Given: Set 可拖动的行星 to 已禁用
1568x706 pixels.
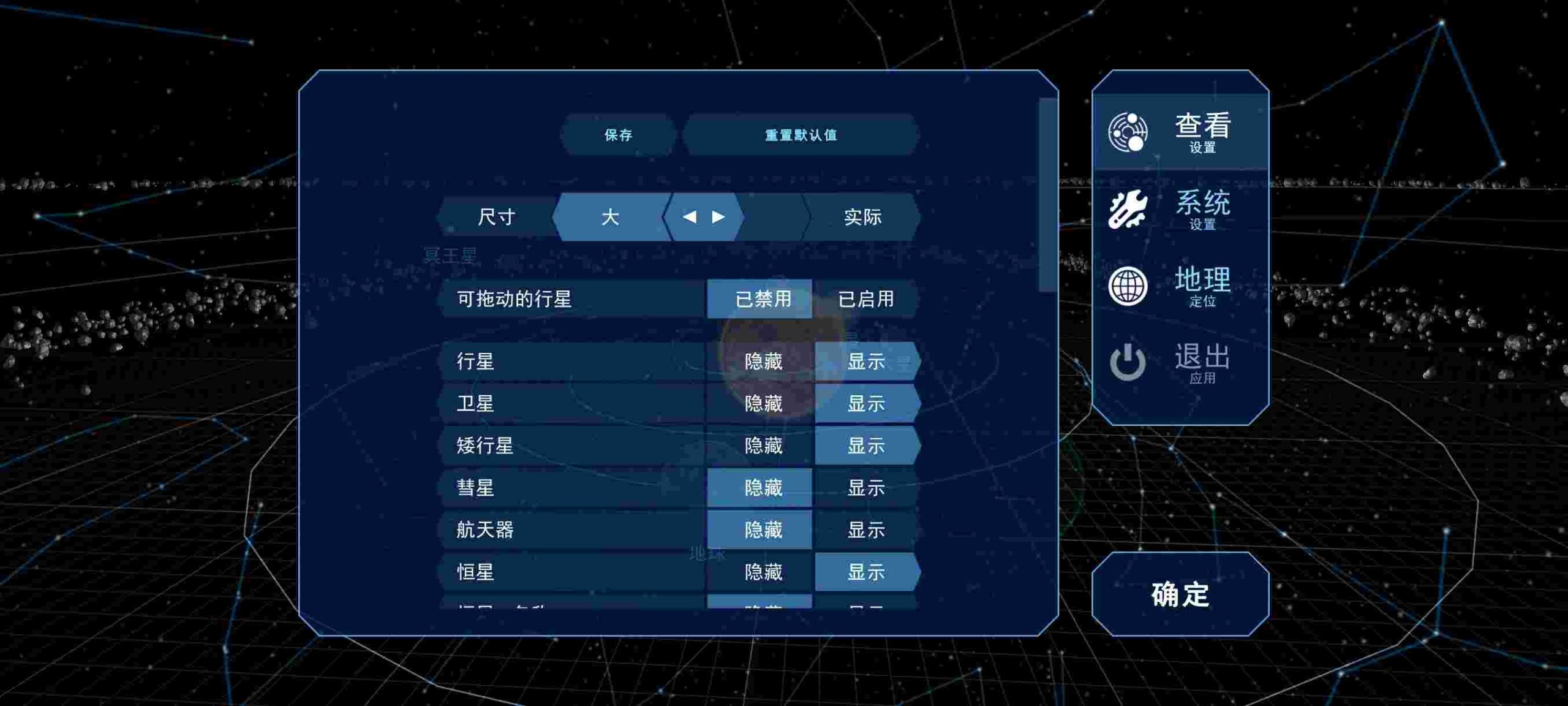Looking at the screenshot, I should pos(763,299).
